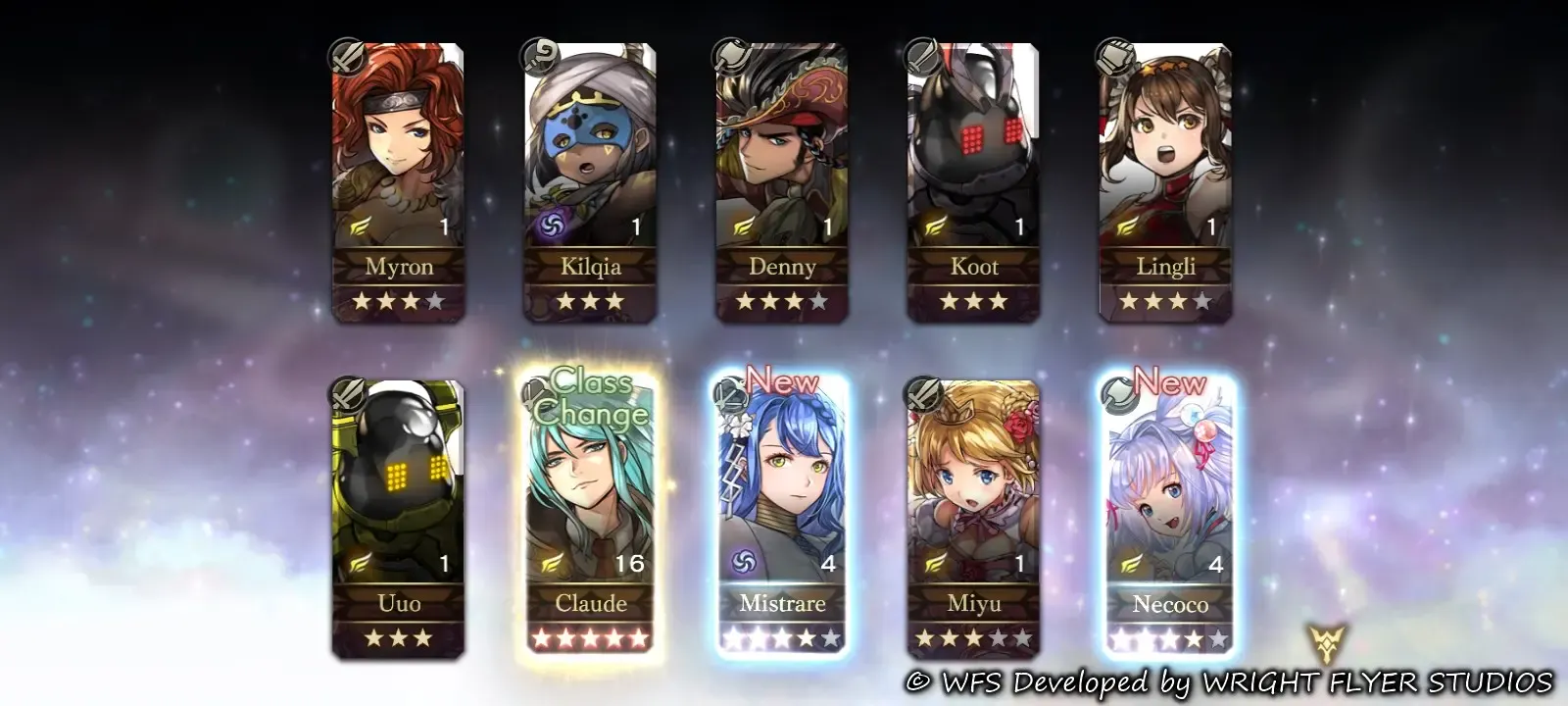Select the Myron character card

point(398,182)
